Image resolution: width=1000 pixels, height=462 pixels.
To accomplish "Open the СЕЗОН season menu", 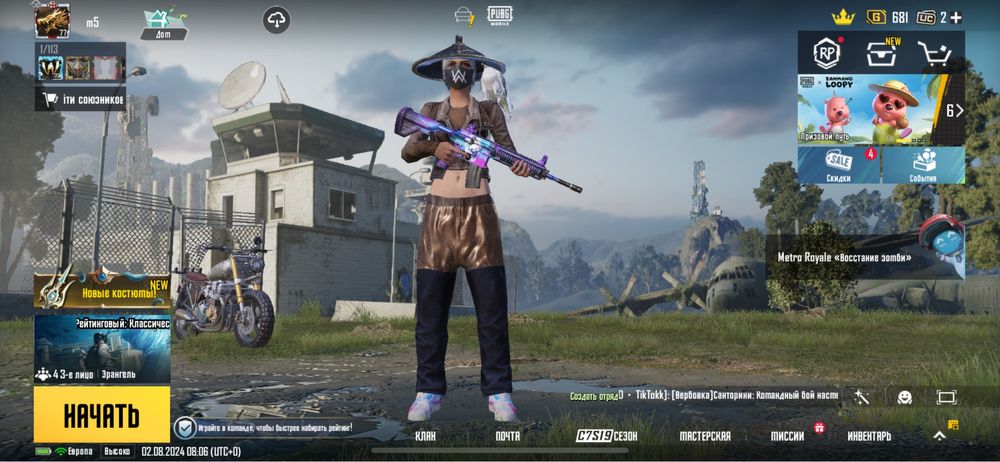I will [607, 436].
